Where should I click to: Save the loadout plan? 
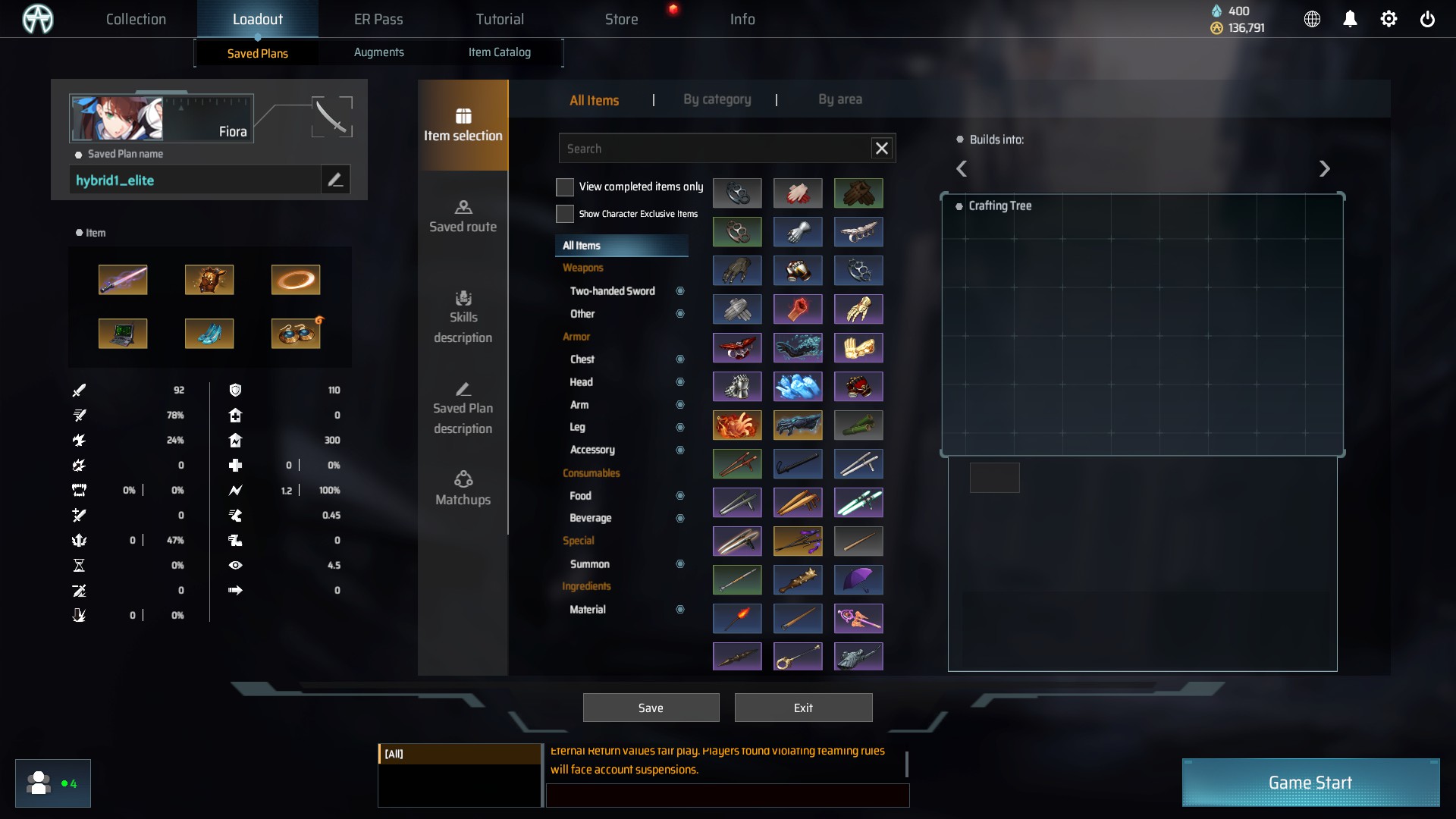[651, 708]
